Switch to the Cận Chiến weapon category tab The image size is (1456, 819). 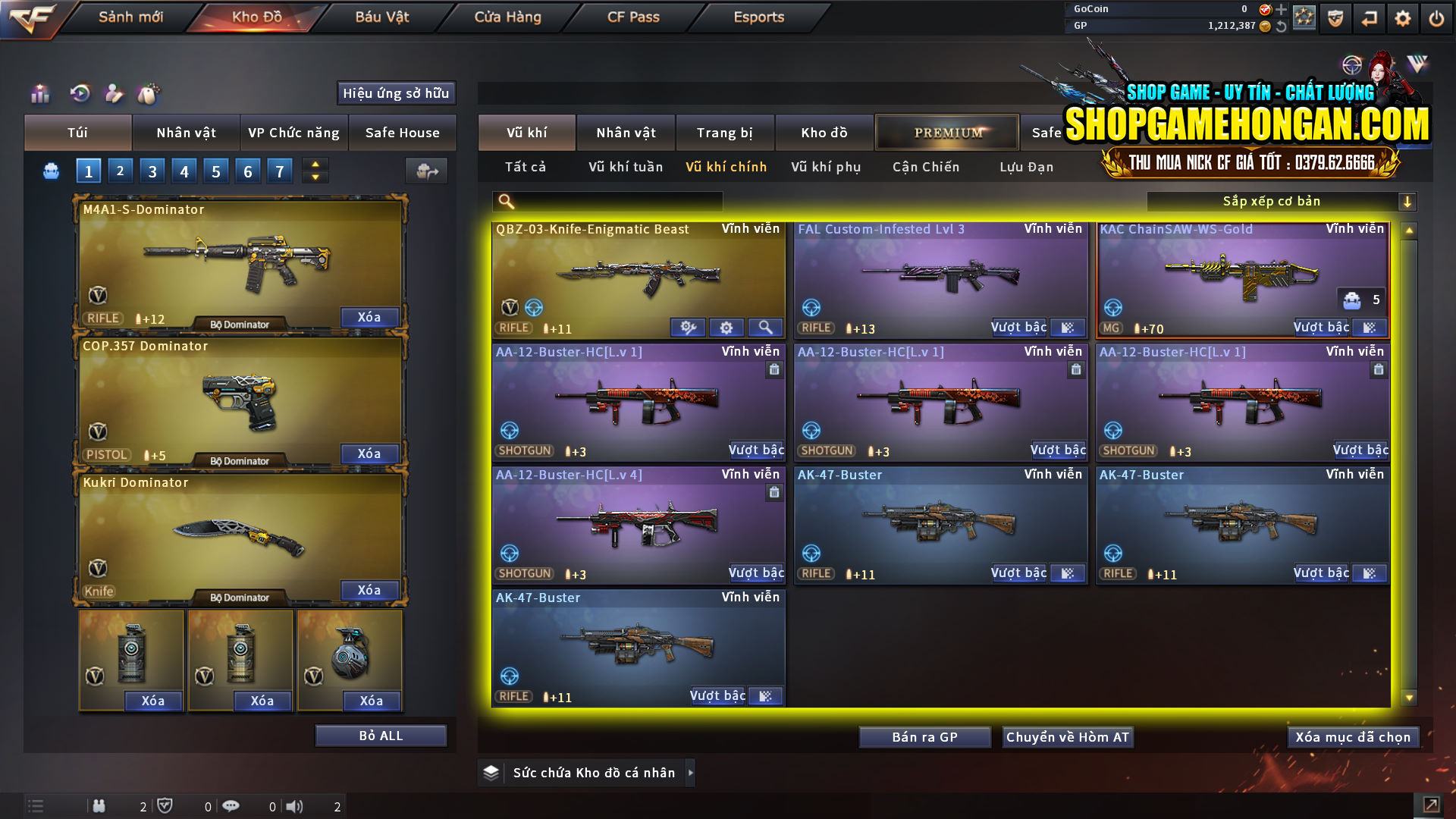[925, 167]
